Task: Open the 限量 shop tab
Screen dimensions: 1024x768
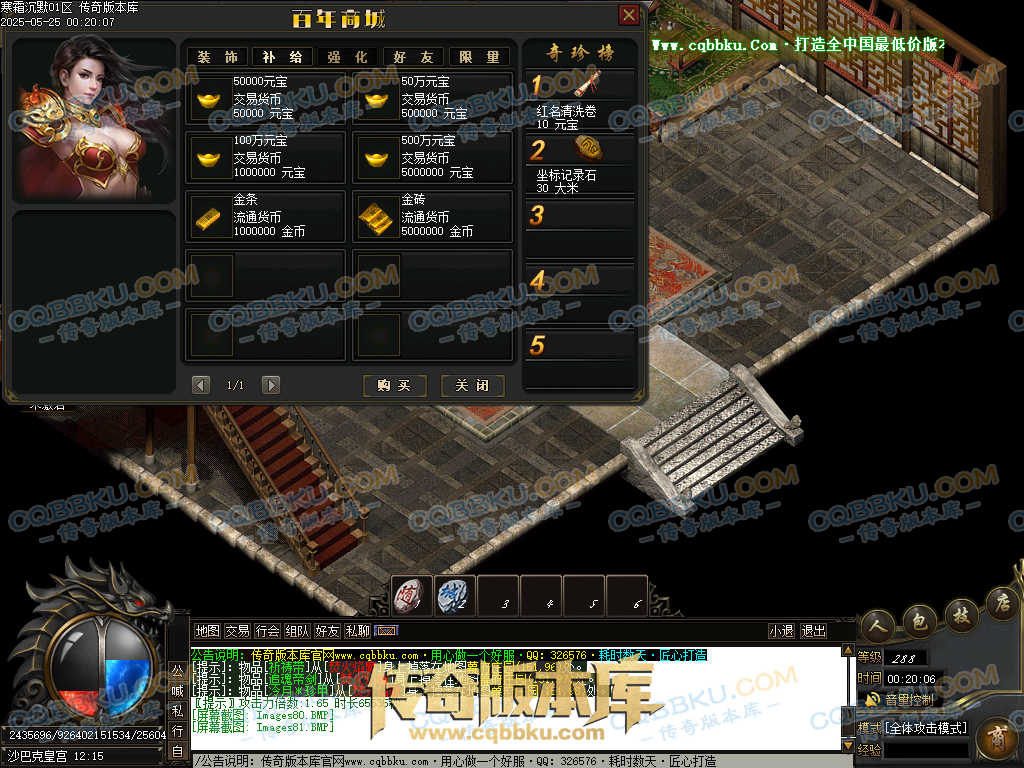Action: (x=479, y=57)
